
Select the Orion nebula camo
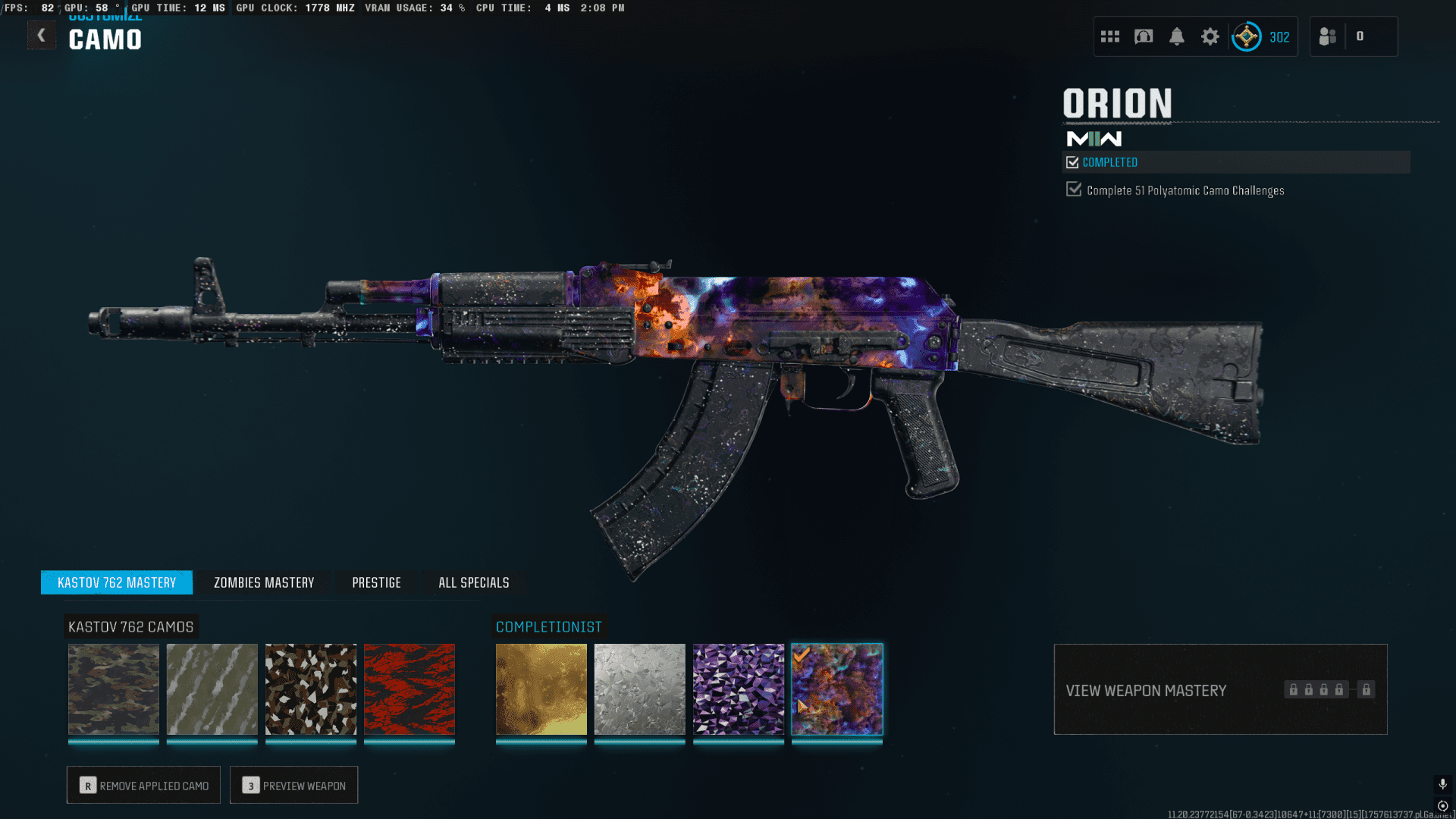tap(837, 689)
